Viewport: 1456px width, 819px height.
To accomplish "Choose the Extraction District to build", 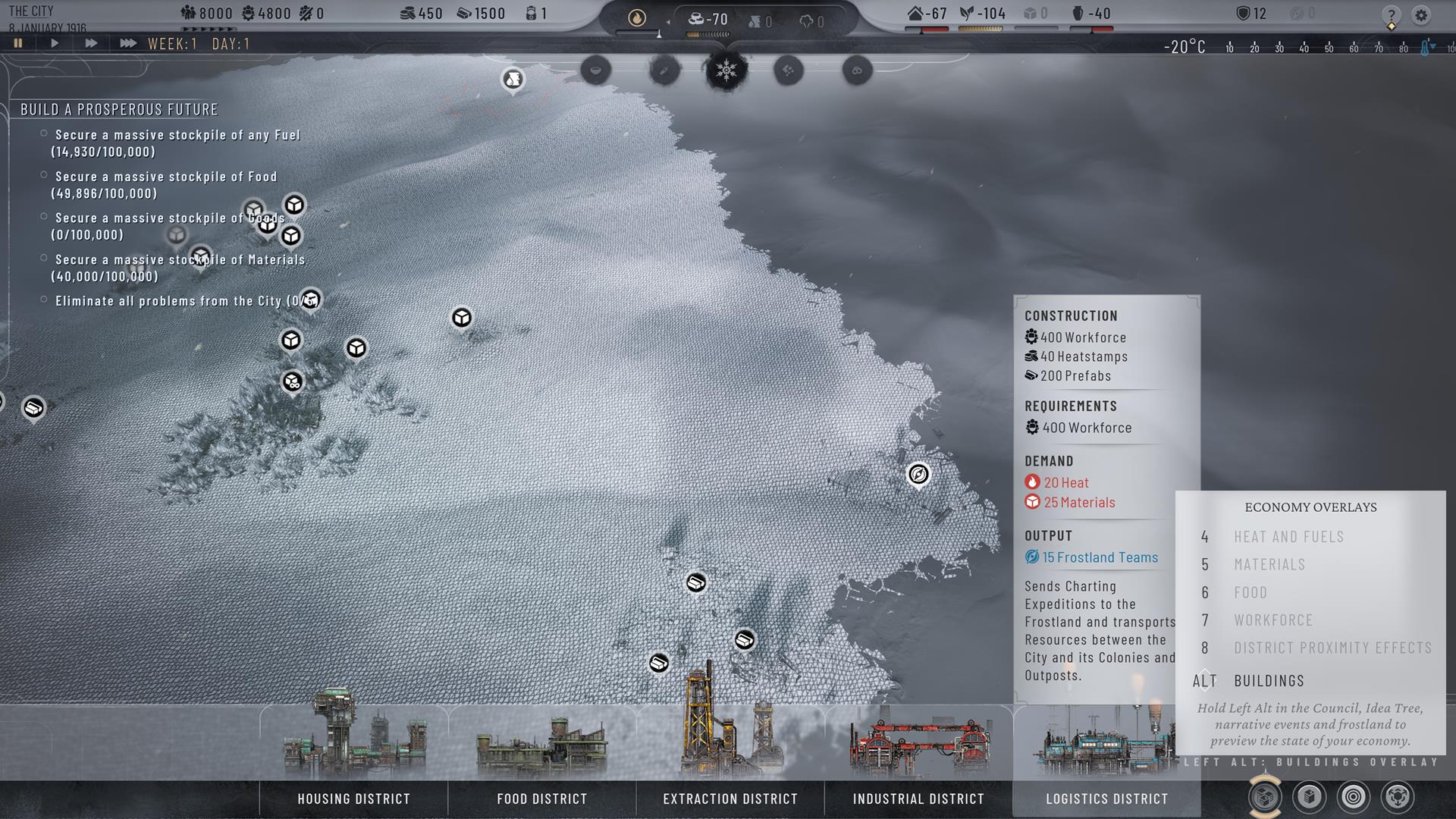I will click(730, 799).
